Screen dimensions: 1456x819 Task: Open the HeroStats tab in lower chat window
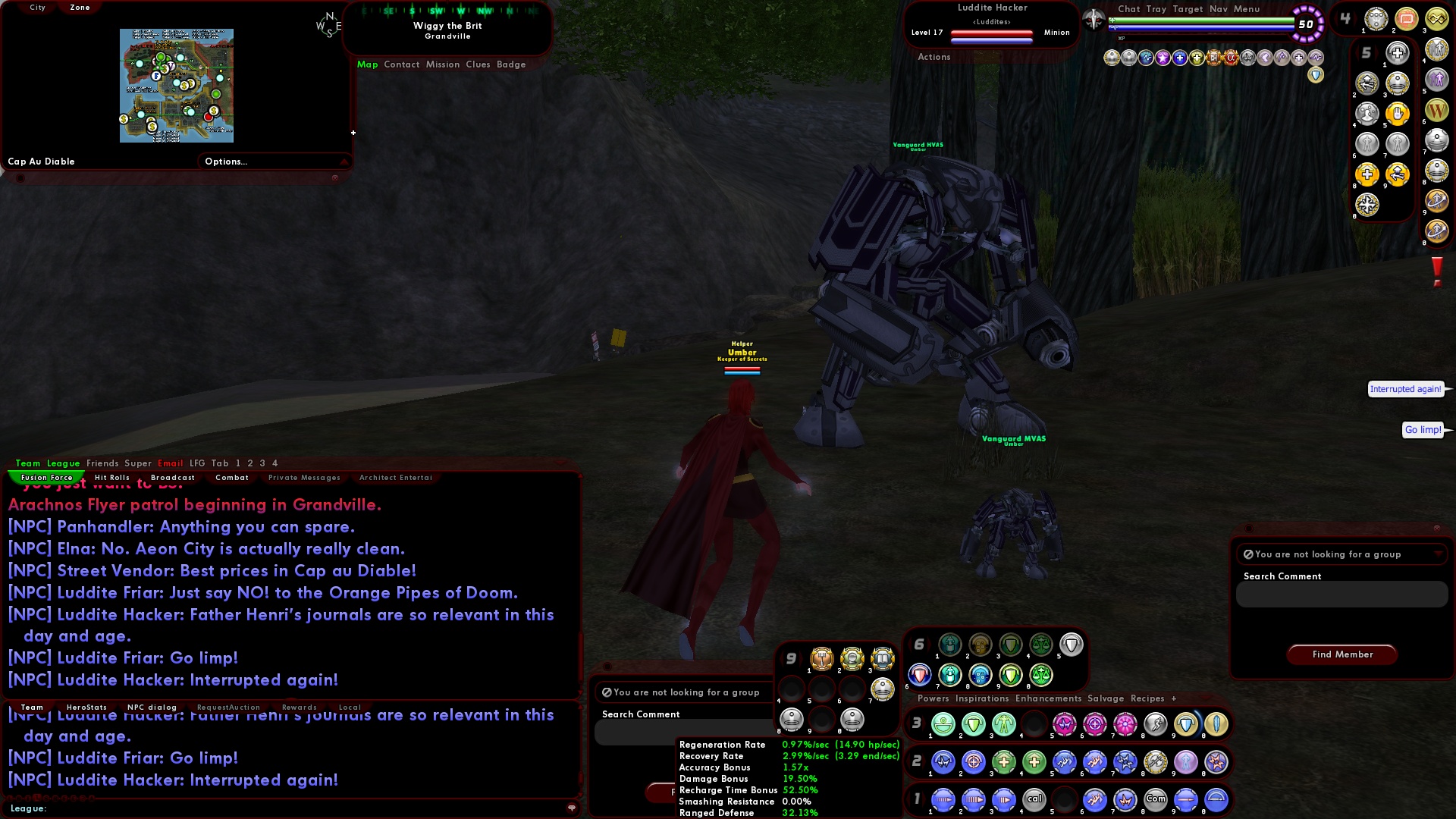pos(86,707)
